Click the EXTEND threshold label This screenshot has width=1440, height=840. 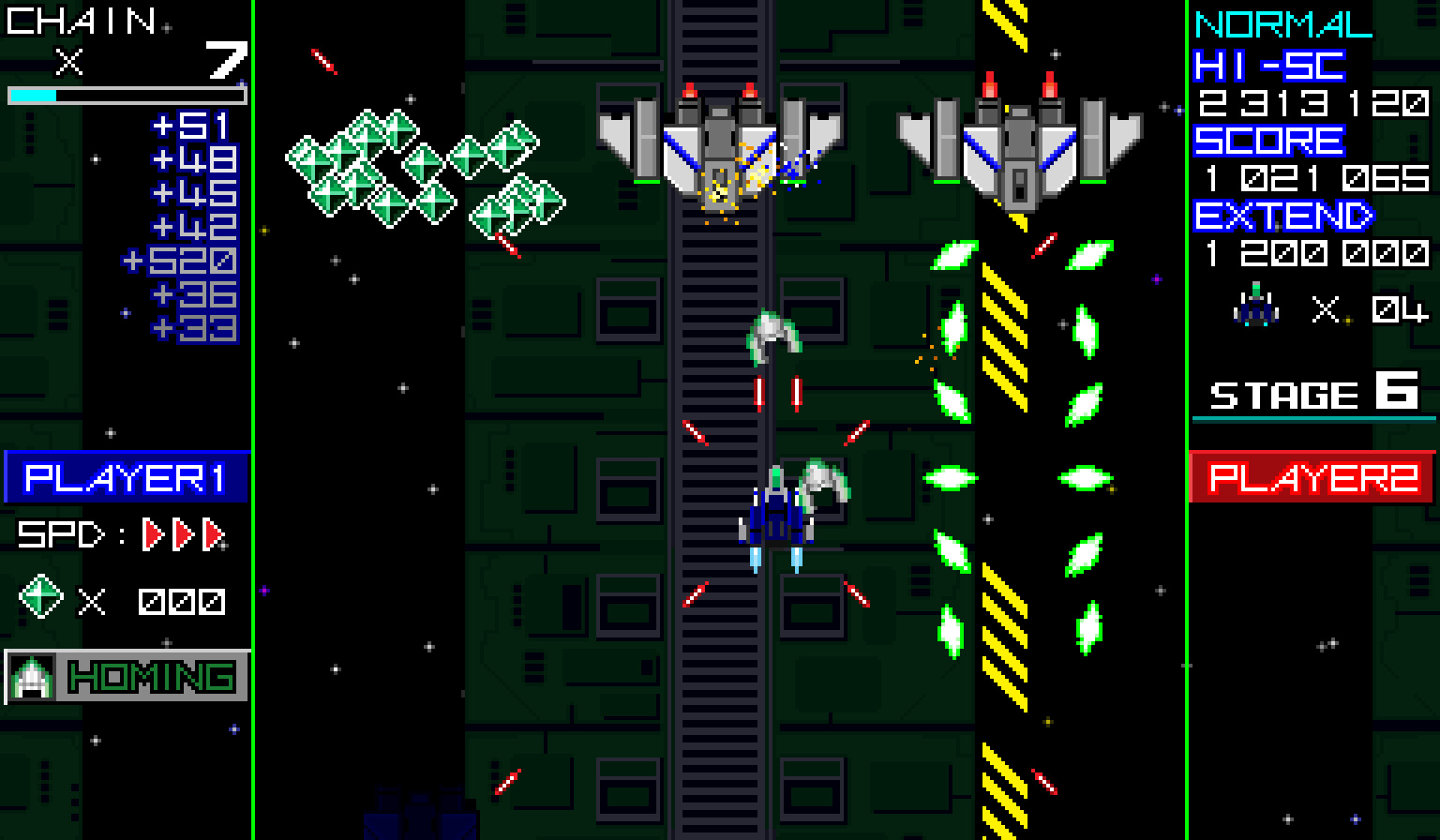[1282, 216]
